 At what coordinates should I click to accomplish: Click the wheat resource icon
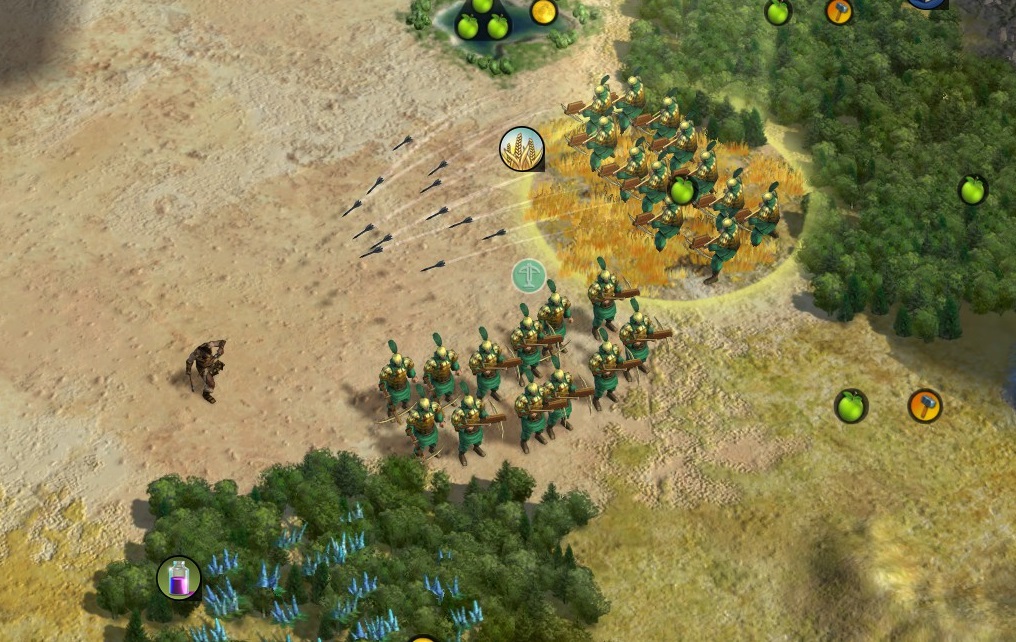pyautogui.click(x=522, y=149)
